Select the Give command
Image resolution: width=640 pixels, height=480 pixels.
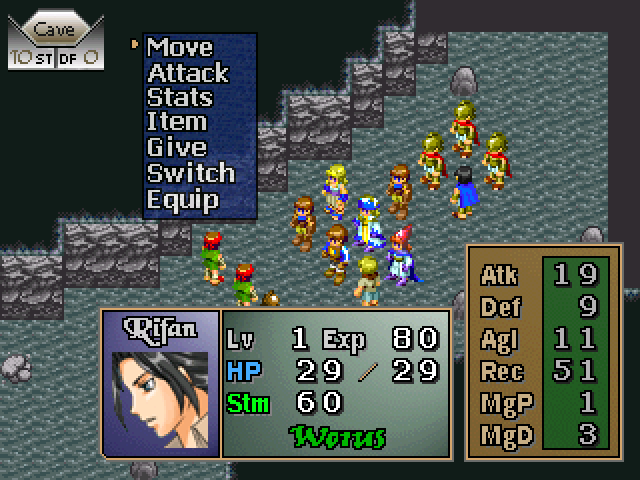(177, 148)
